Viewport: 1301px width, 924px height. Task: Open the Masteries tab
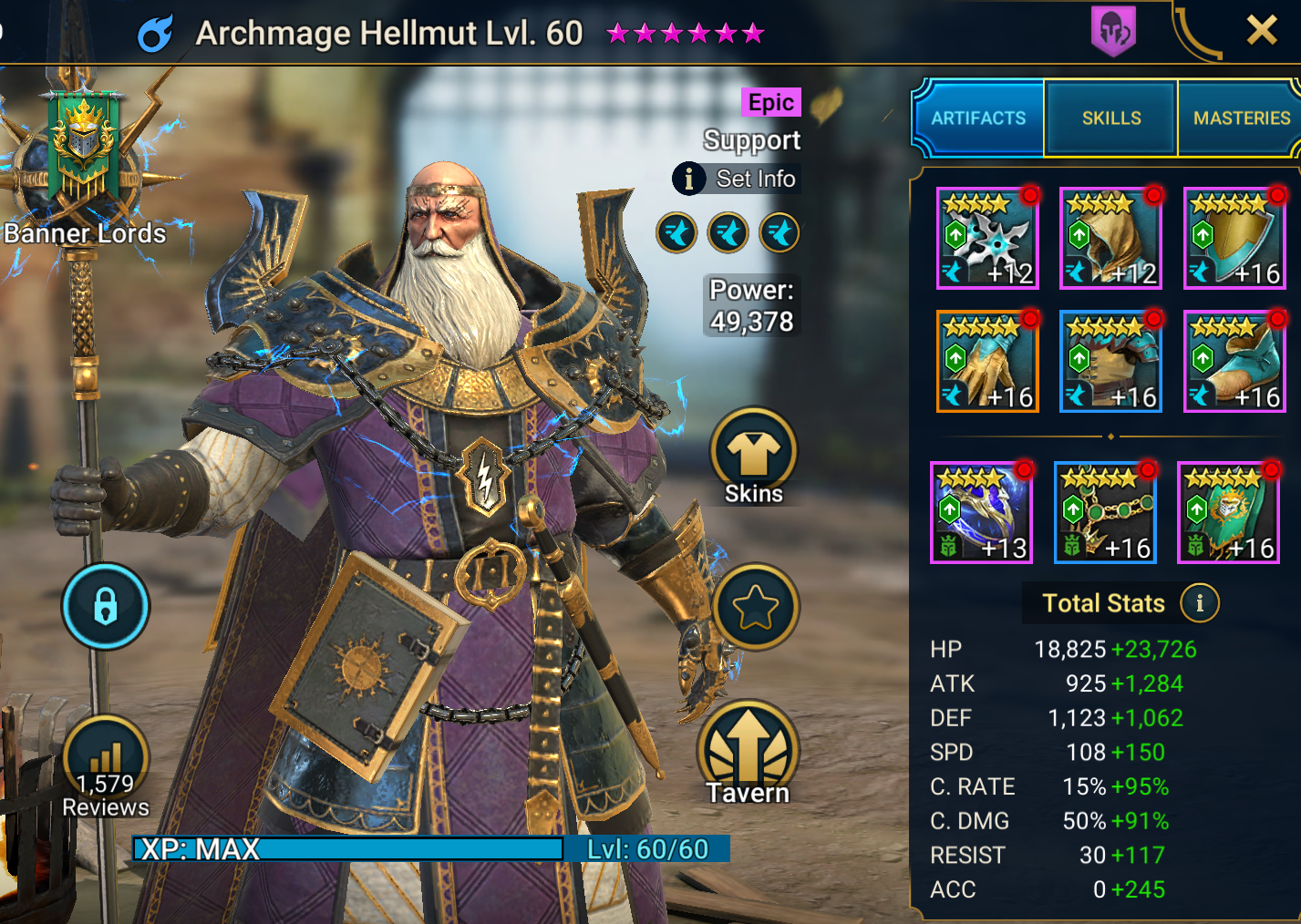tap(1241, 118)
